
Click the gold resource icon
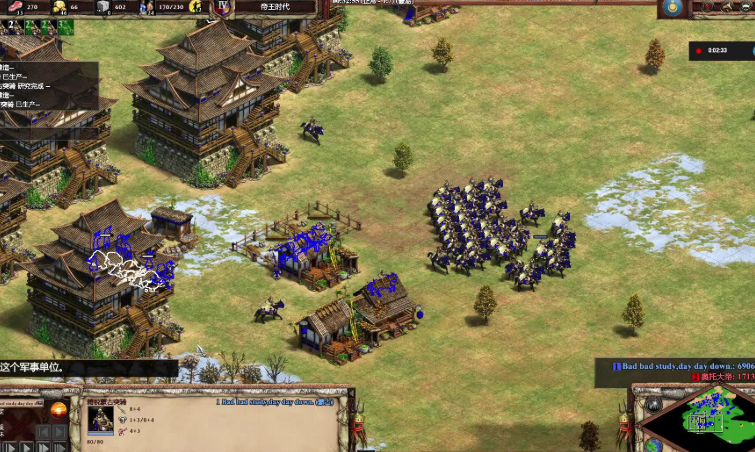[x=58, y=7]
